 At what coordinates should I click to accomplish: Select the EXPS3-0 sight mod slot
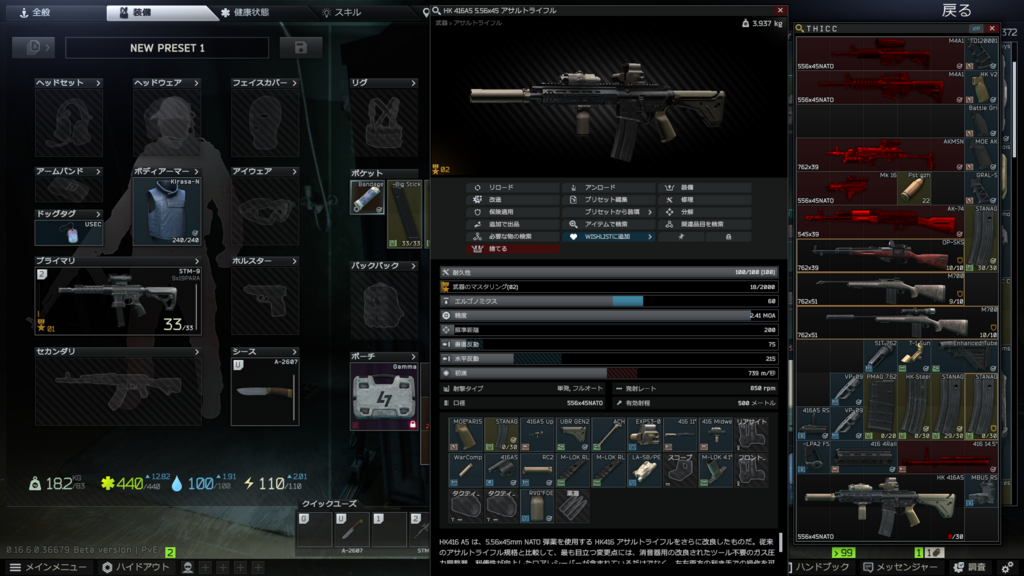click(x=647, y=435)
